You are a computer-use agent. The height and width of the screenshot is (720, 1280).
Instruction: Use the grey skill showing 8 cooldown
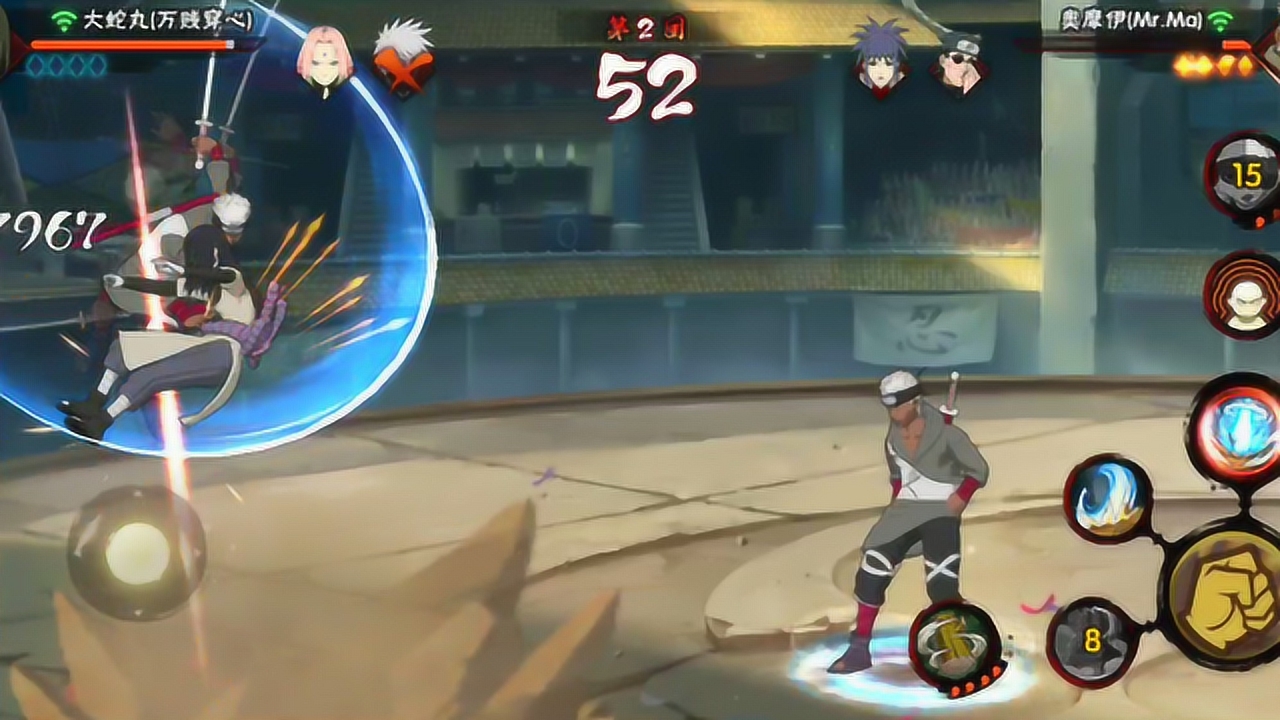point(1091,642)
